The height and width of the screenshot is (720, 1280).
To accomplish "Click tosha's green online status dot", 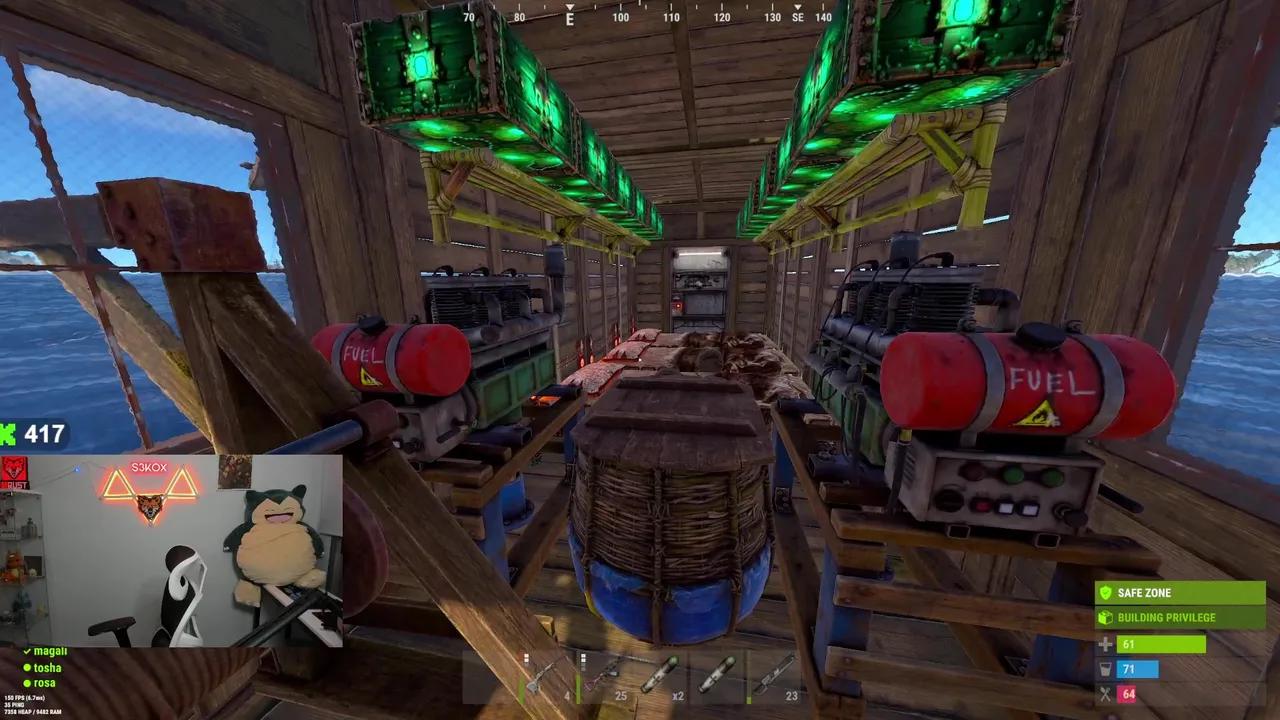I will click(27, 668).
